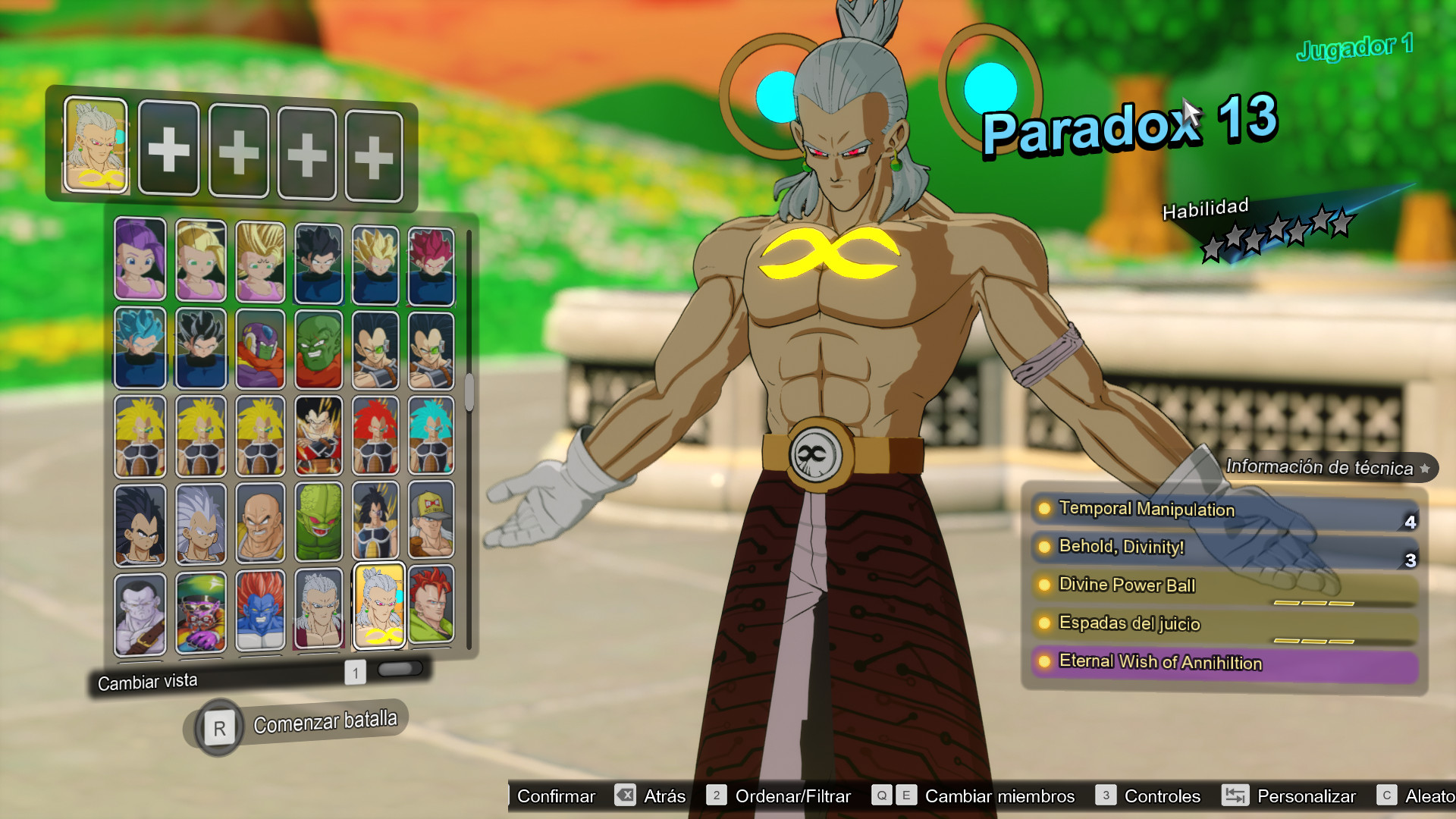Click the Q key icon for Cambiar miembros
1456x819 pixels.
(x=881, y=796)
